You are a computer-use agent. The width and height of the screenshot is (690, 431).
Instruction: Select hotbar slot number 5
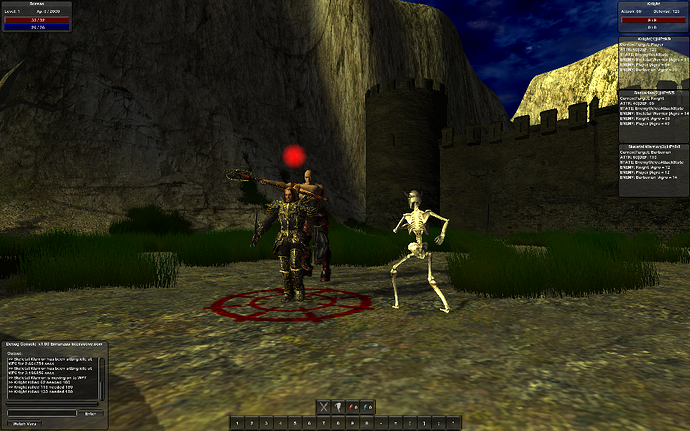click(296, 423)
